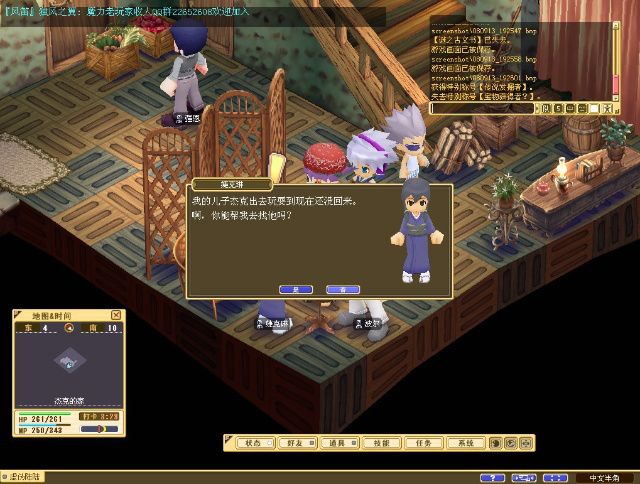Click the first round icon after 系统

[x=496, y=443]
